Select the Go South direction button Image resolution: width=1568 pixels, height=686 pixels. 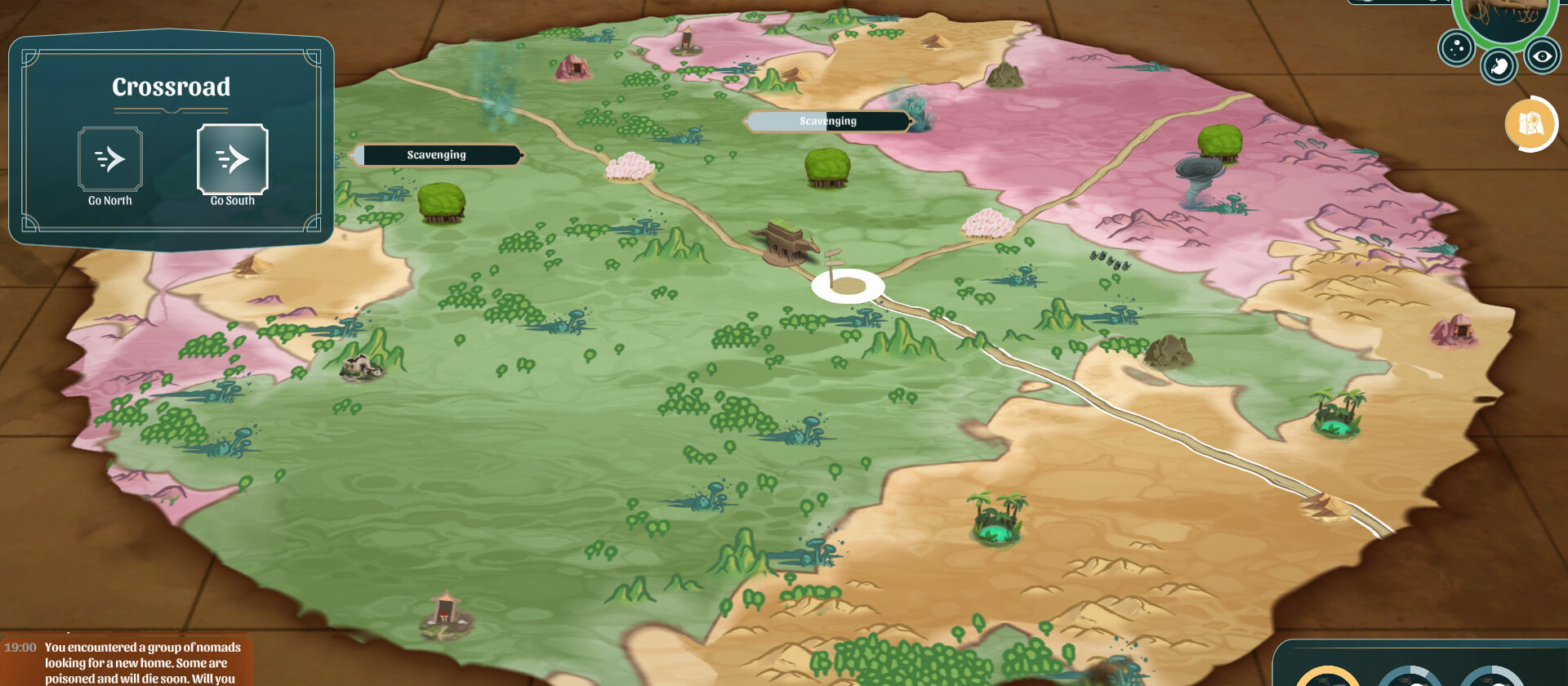coord(233,160)
